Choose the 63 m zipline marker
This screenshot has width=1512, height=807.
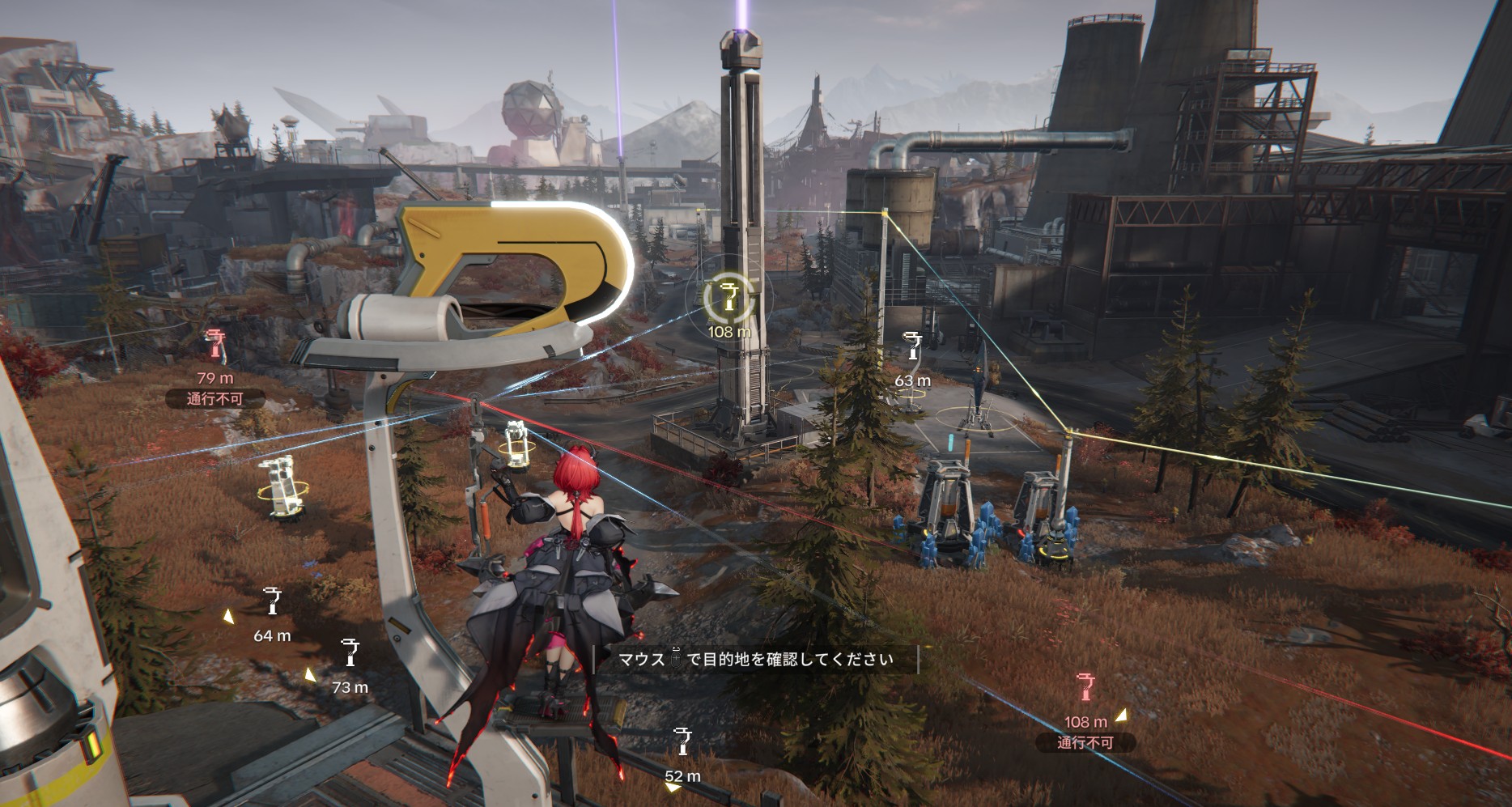pyautogui.click(x=914, y=346)
